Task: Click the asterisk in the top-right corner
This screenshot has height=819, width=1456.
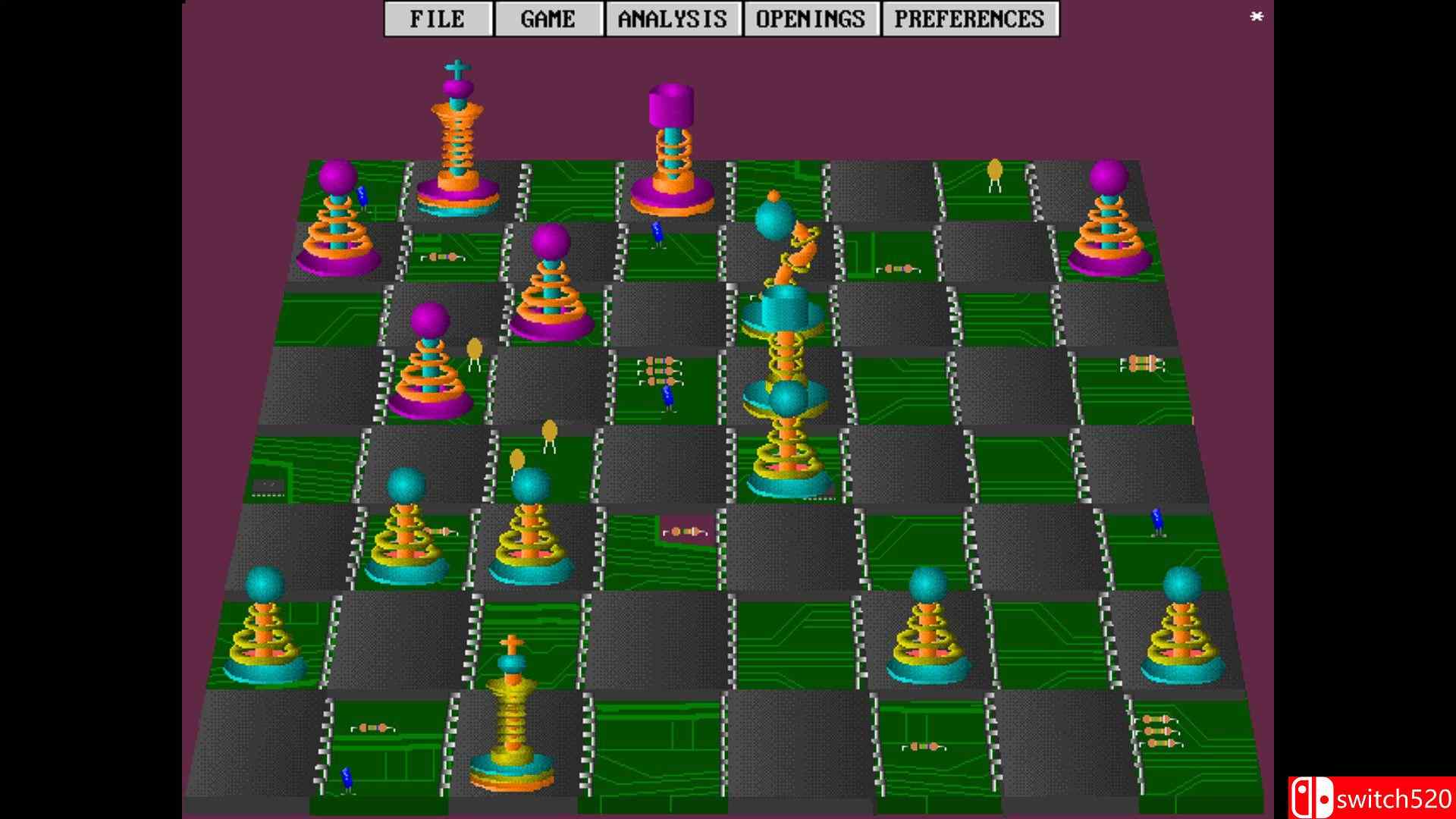Action: pos(1256,17)
